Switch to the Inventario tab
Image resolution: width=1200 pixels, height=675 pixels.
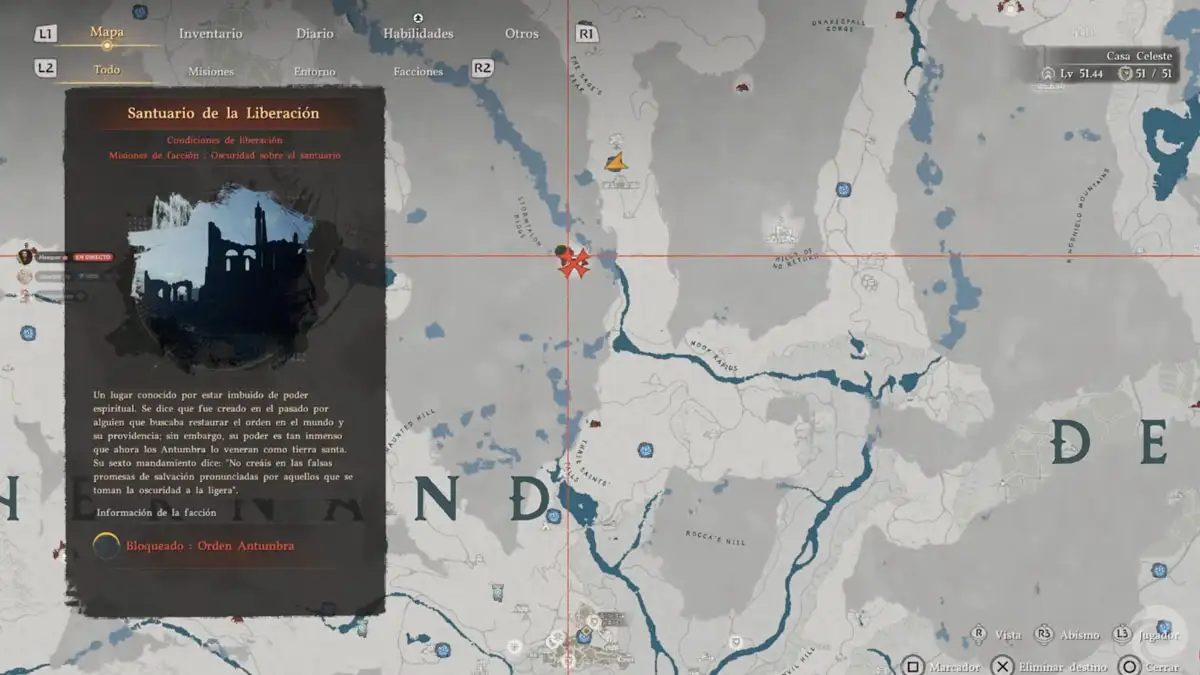click(210, 33)
